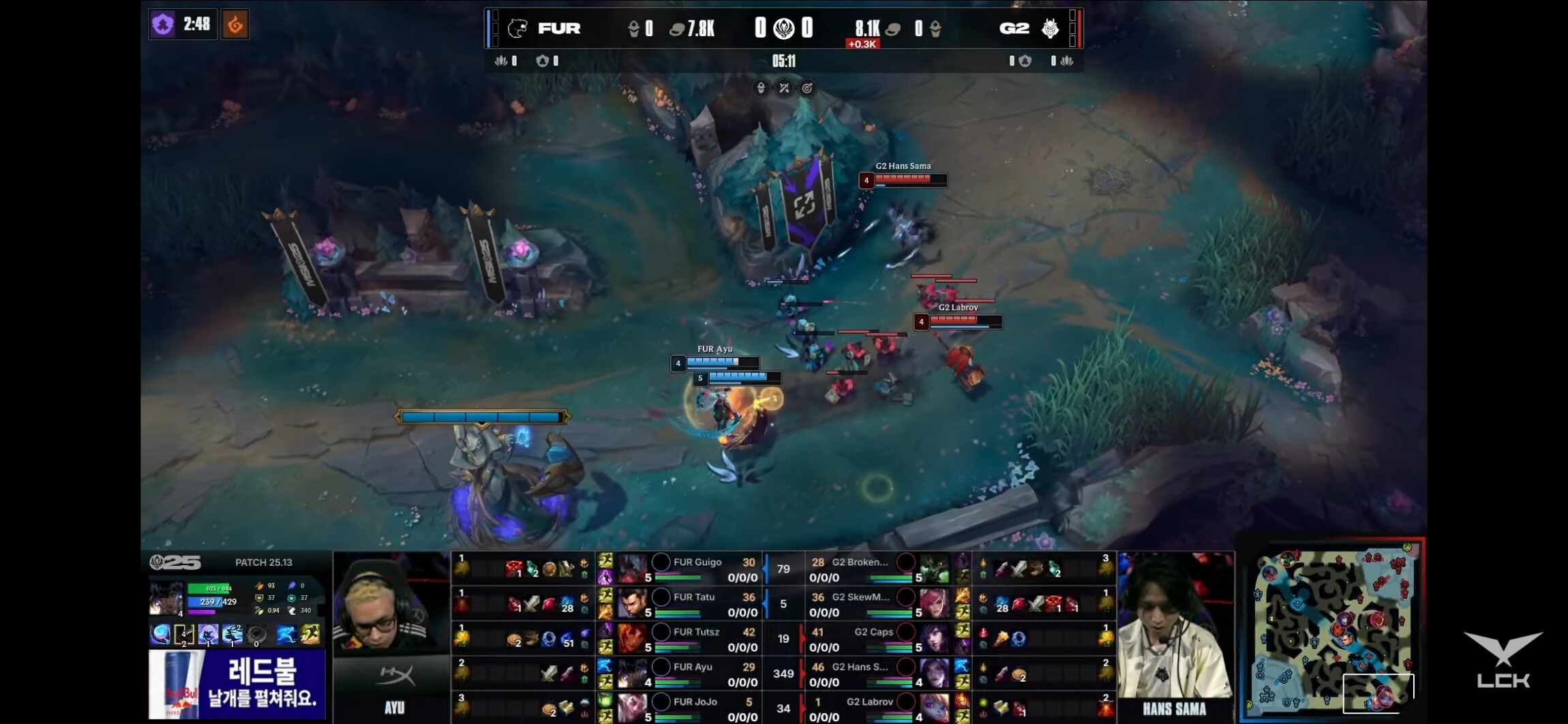Image resolution: width=1568 pixels, height=724 pixels.
Task: Click the G2 team logo in scoreboard
Action: click(1050, 29)
